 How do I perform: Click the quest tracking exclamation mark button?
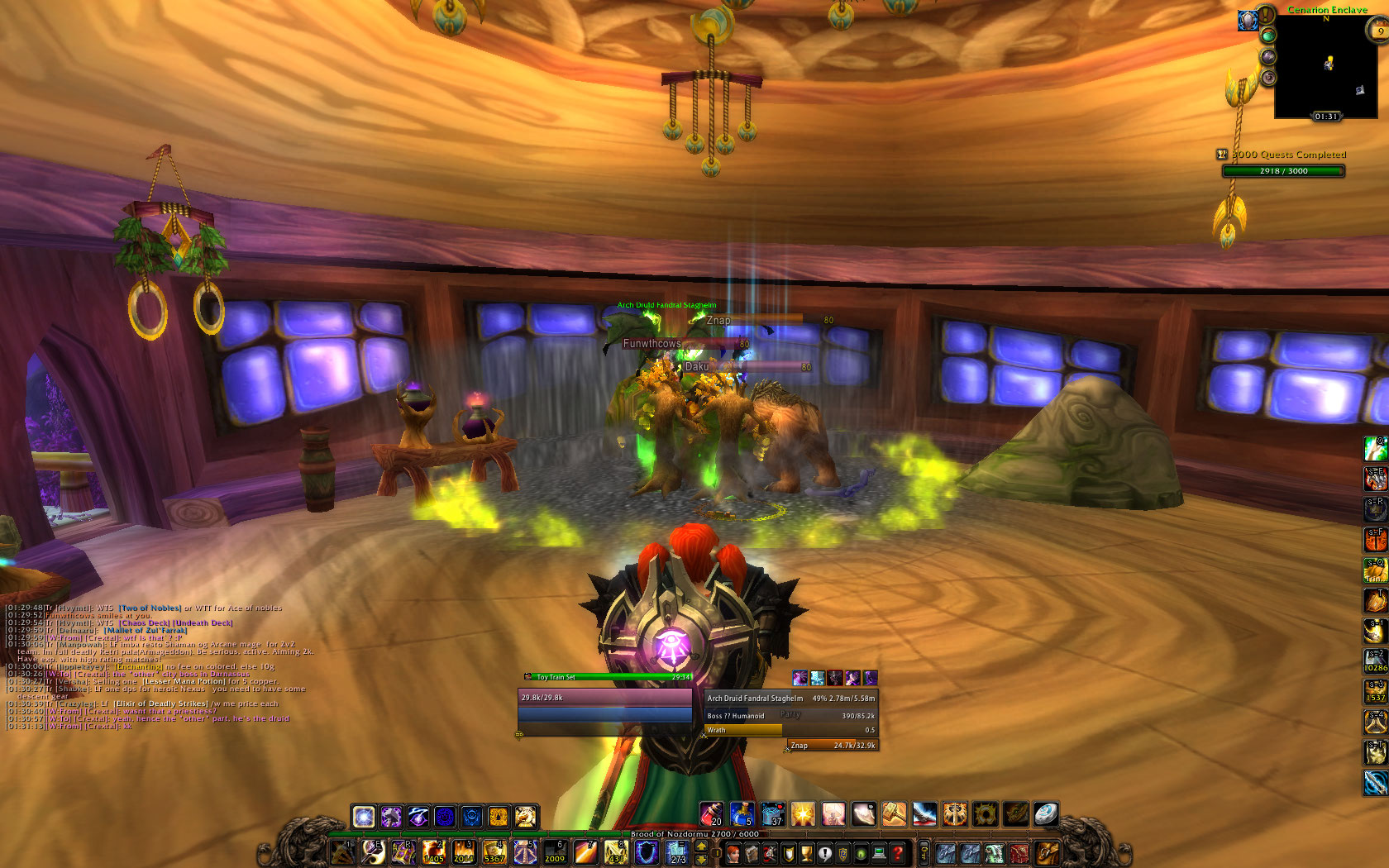click(1266, 16)
